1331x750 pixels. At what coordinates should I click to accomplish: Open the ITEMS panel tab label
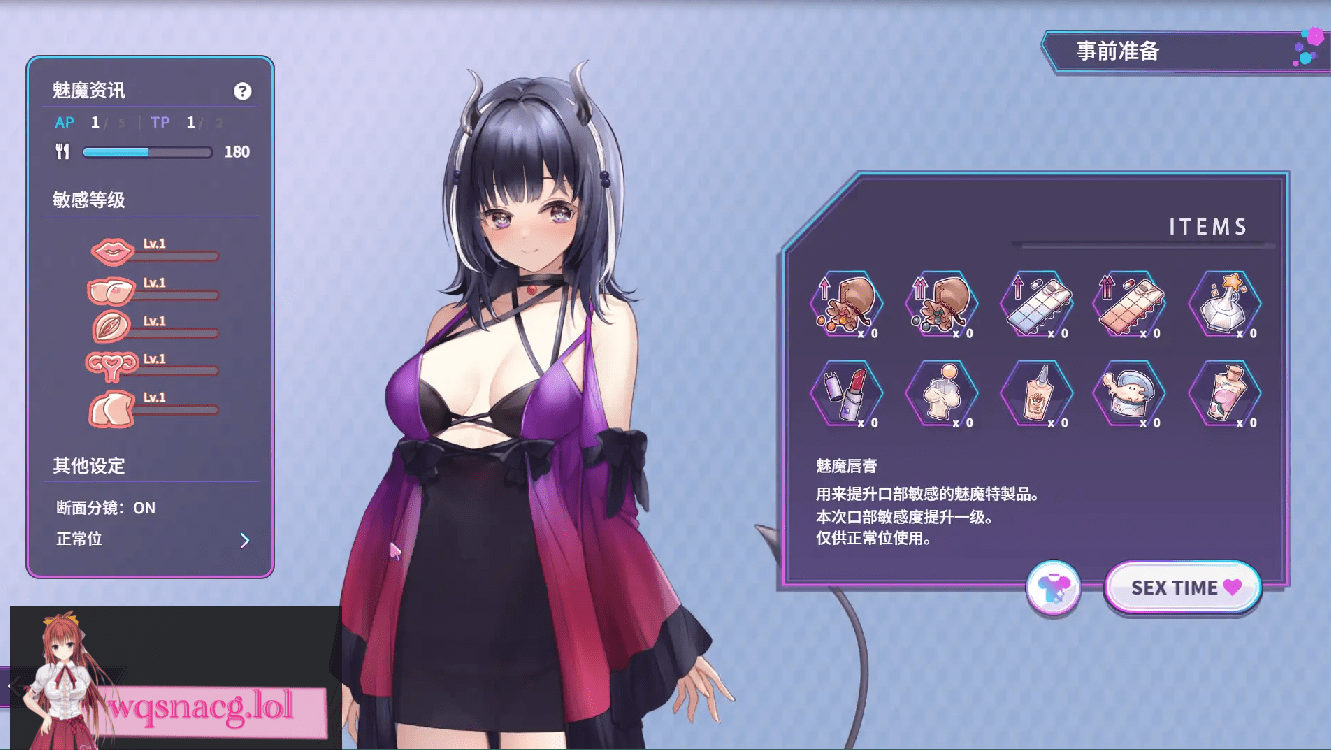[x=1211, y=227]
